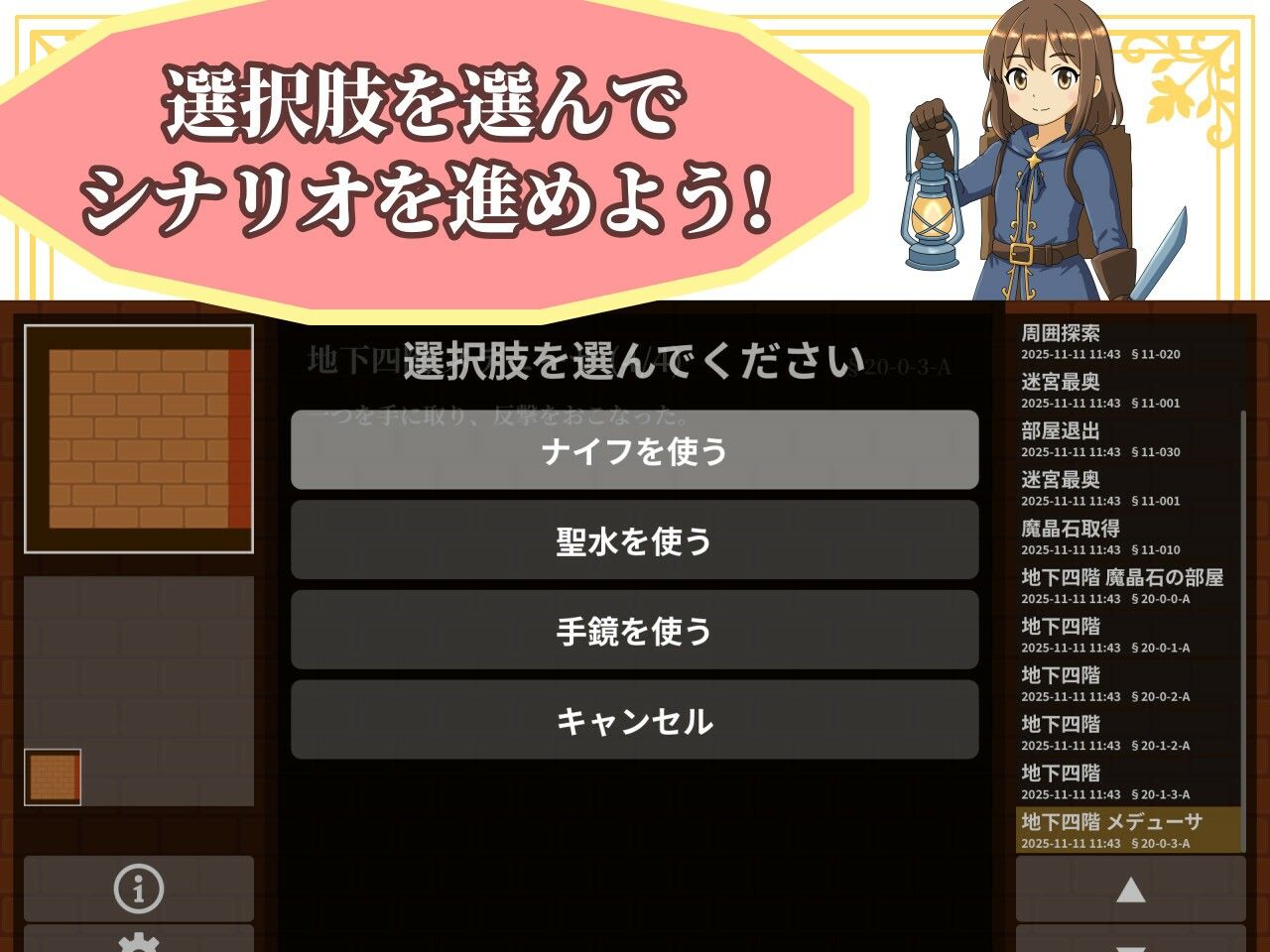Choose the 聖水を使う (use holy water) option
This screenshot has width=1270, height=952.
[633, 541]
